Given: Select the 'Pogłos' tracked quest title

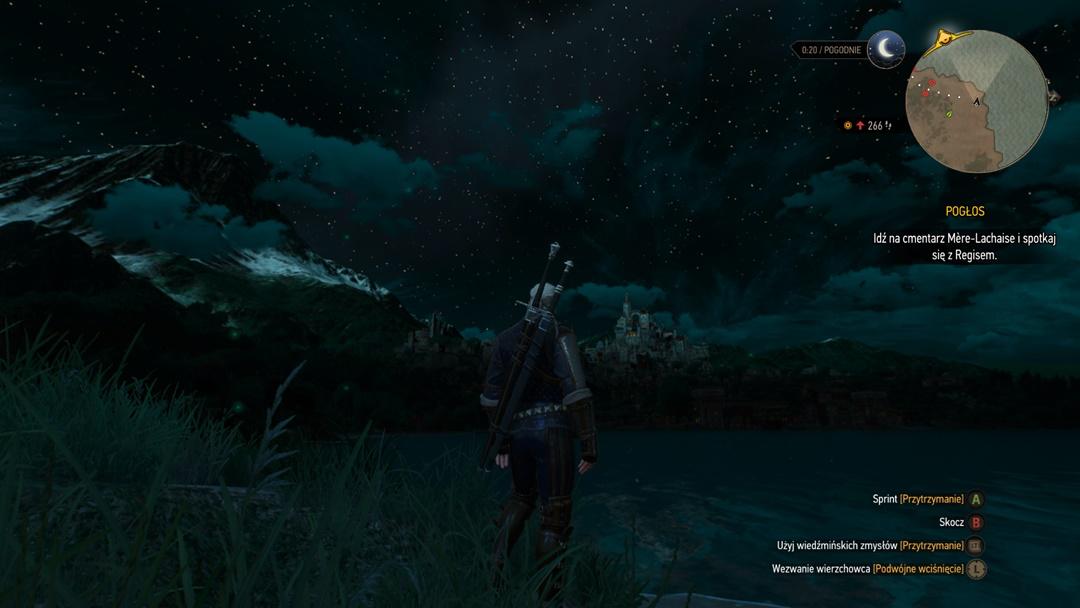Looking at the screenshot, I should point(965,212).
